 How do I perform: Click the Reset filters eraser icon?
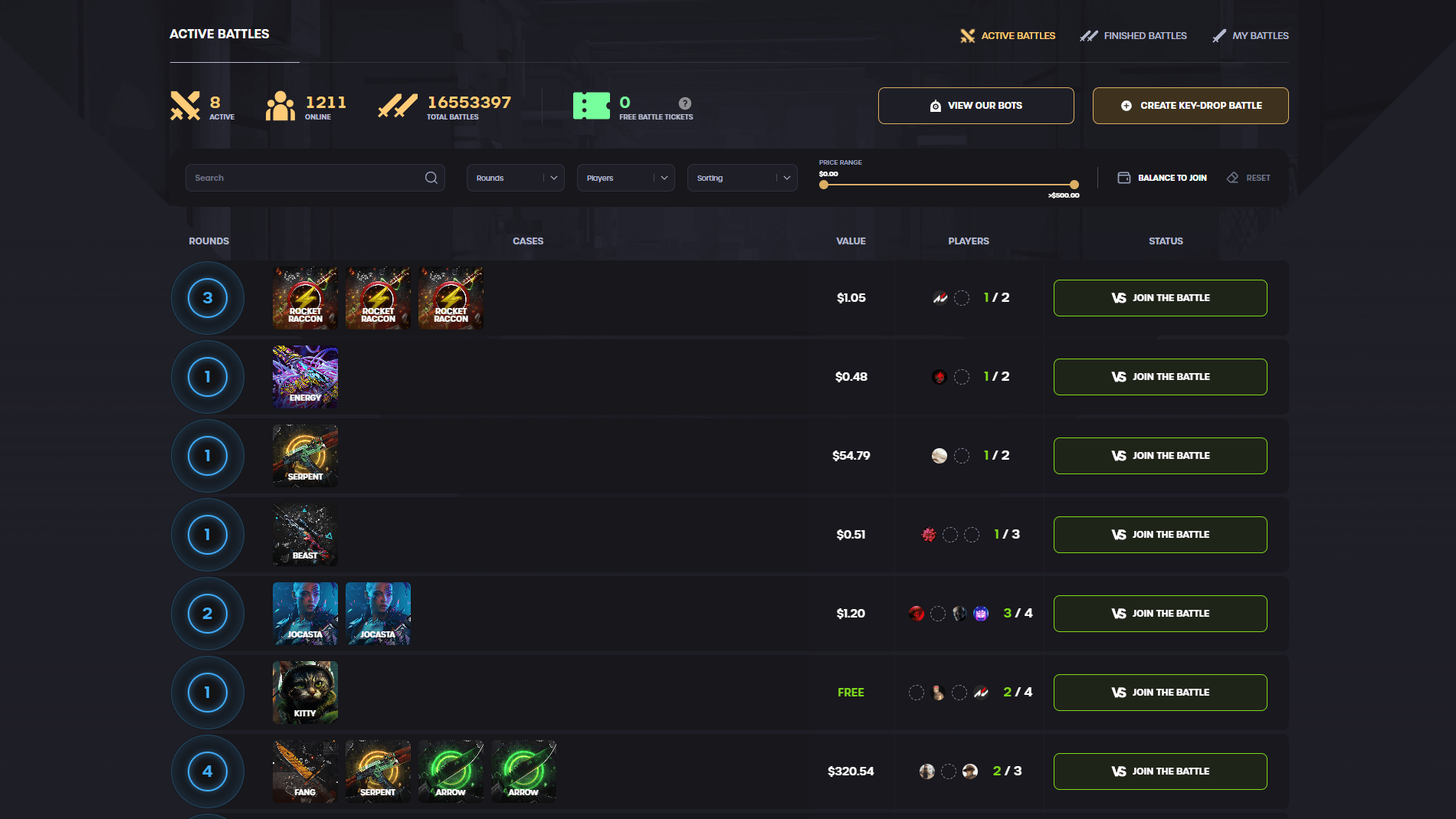1231,177
